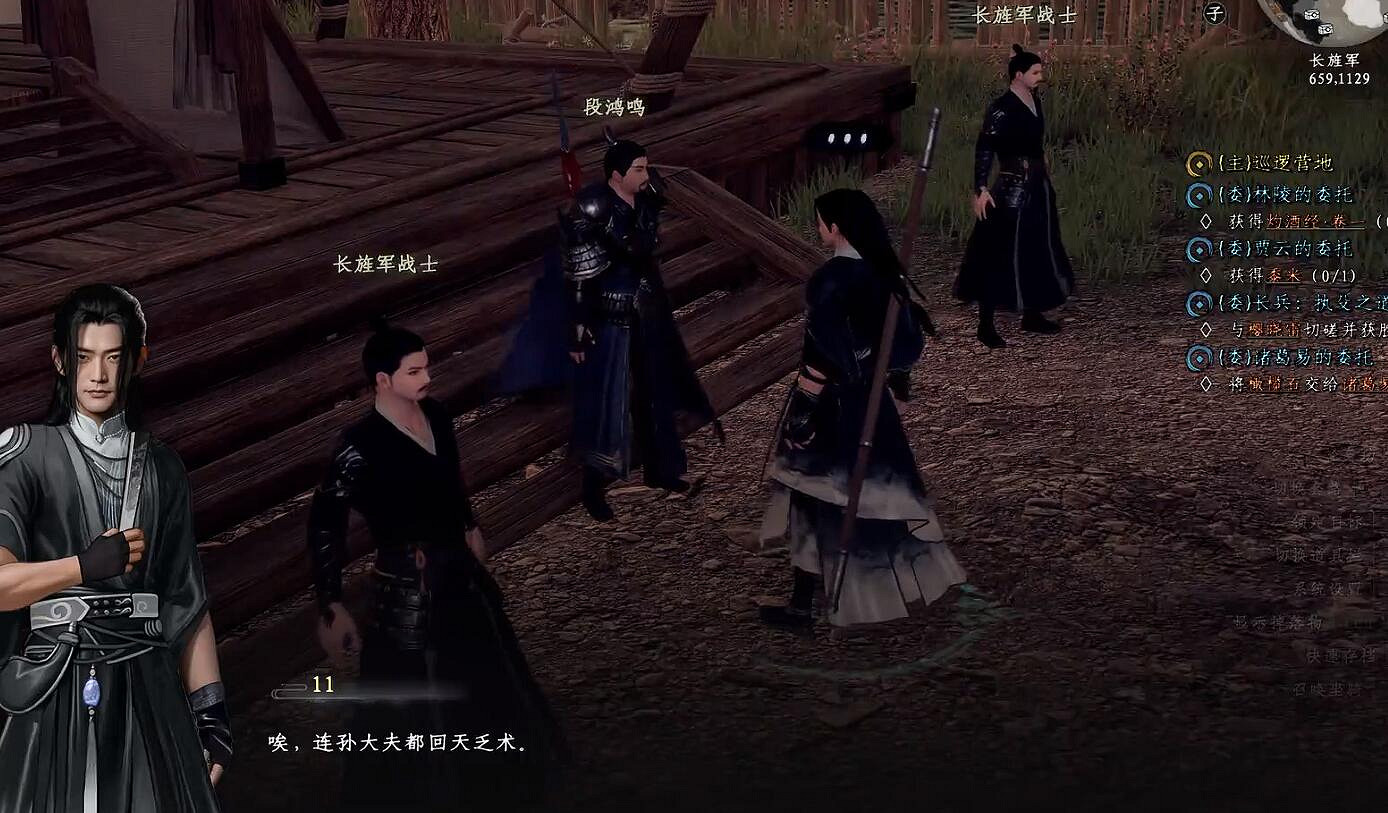Screen dimensions: 1388x813
Task: Click the 诸葛易的委托 quest icon
Action: (x=1198, y=359)
